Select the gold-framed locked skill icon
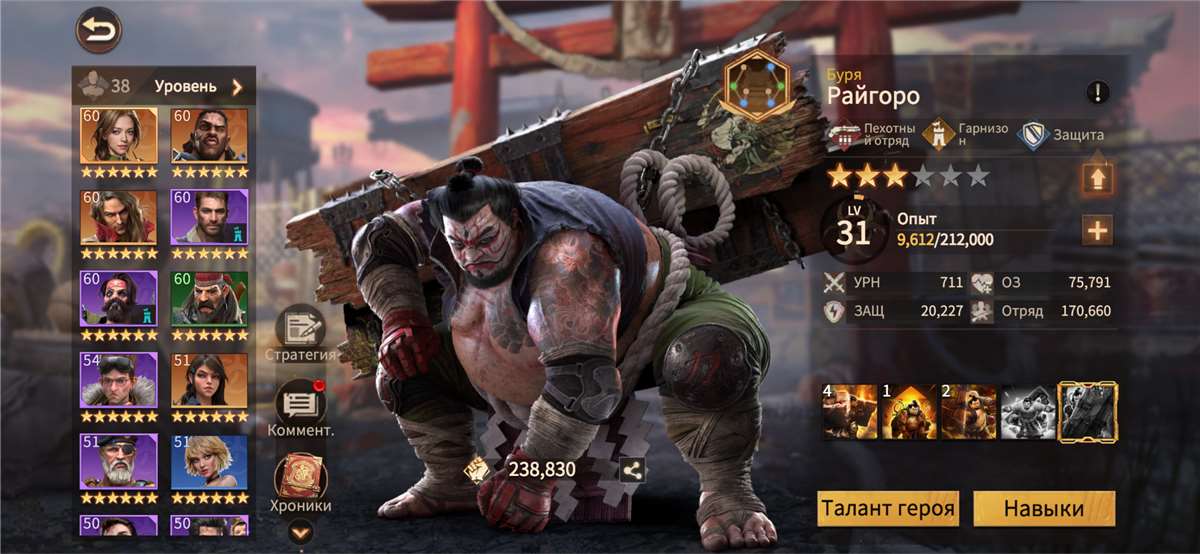The image size is (1200, 554). pos(1088,412)
